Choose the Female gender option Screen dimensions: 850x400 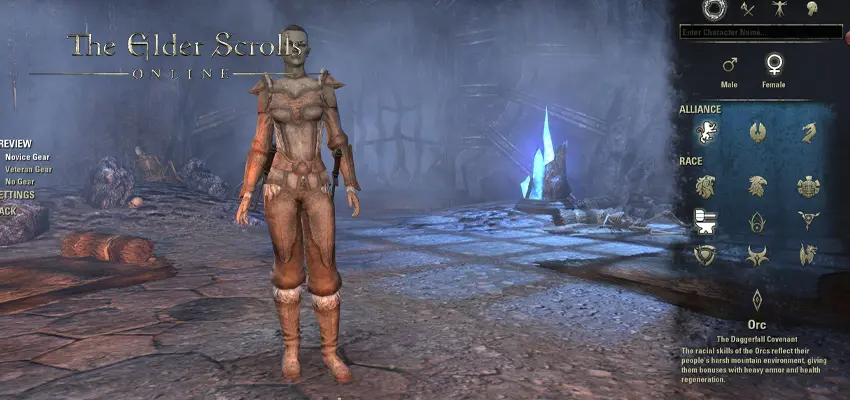coord(773,65)
